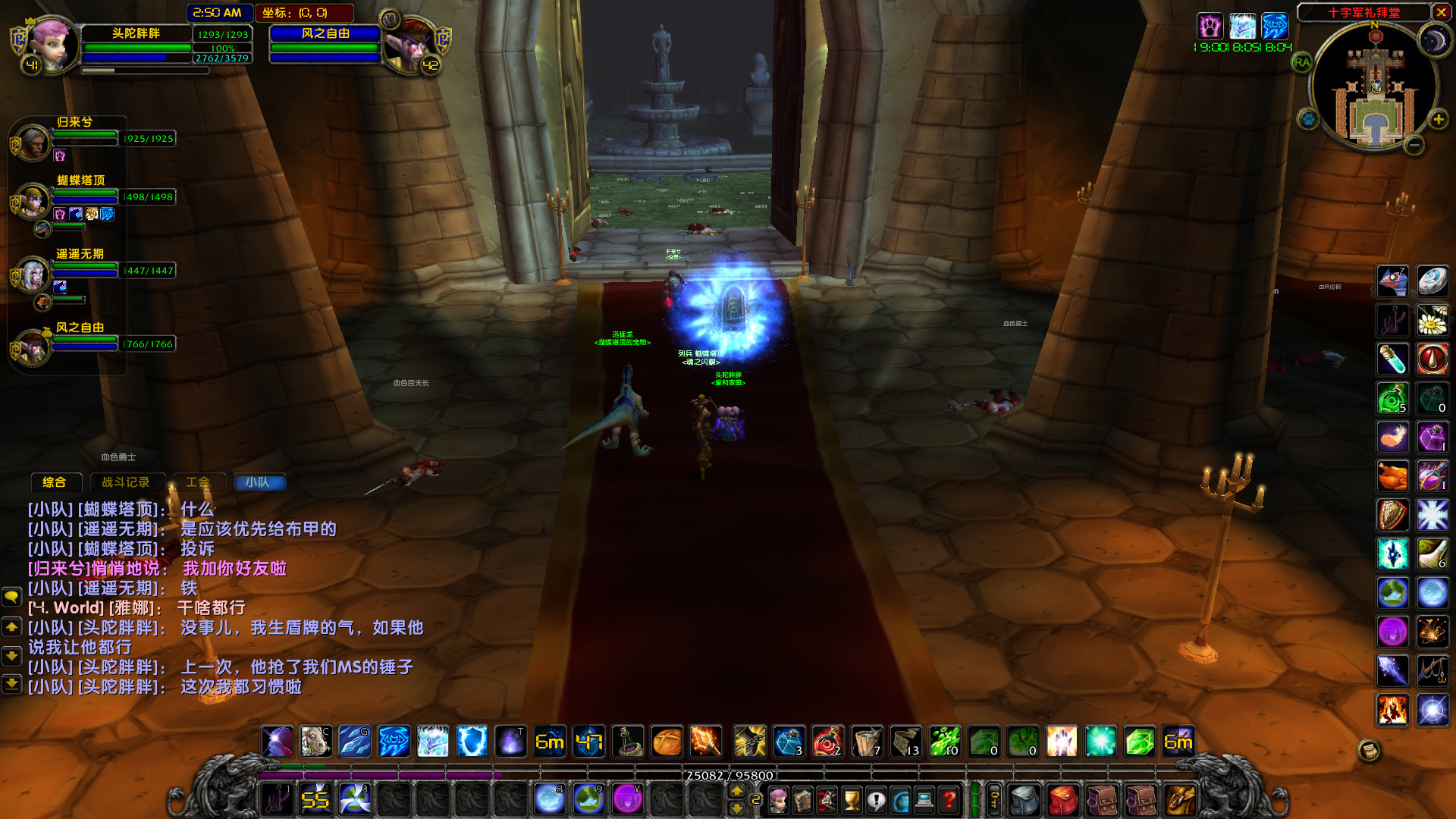The height and width of the screenshot is (819, 1456).
Task: Click the chat scroll-up arrow
Action: 11,628
